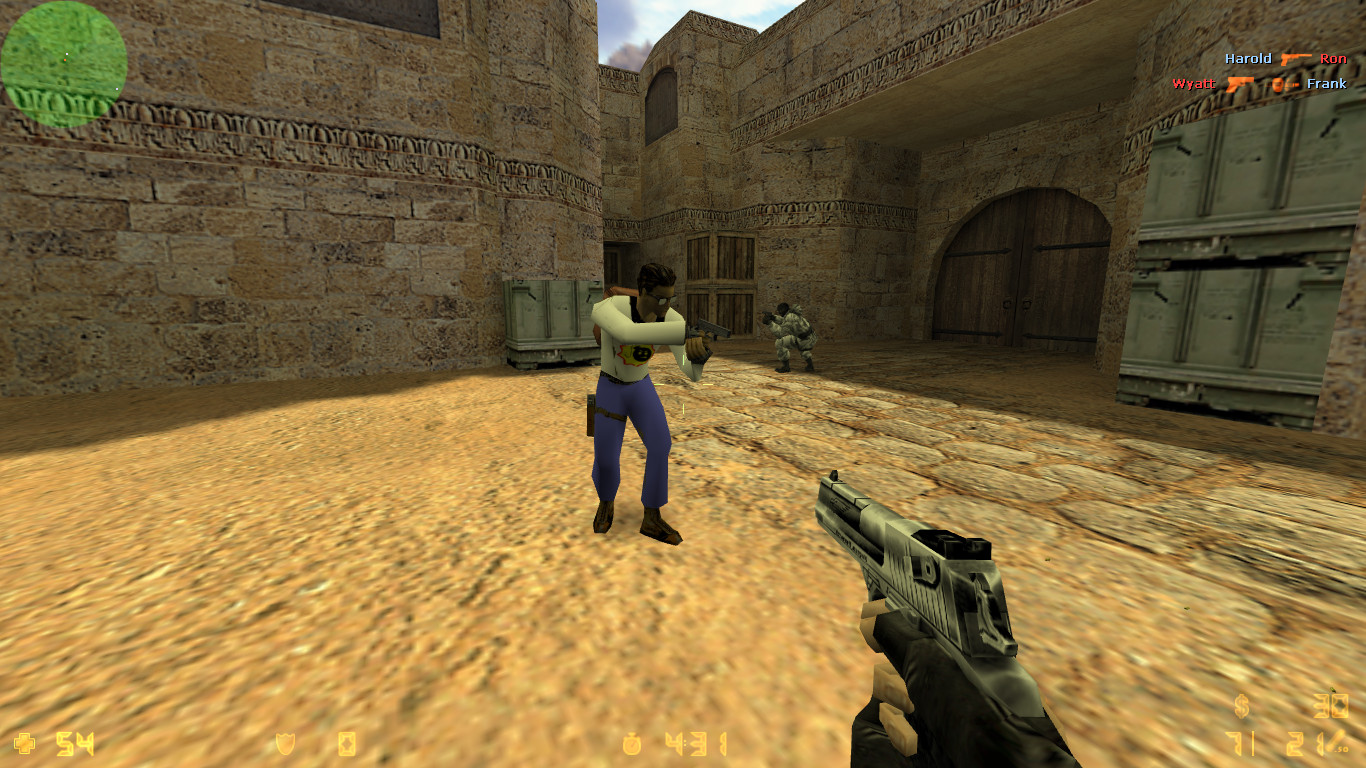Click the pistol kill icon next to Wyatt
The width and height of the screenshot is (1366, 768).
[x=1240, y=84]
